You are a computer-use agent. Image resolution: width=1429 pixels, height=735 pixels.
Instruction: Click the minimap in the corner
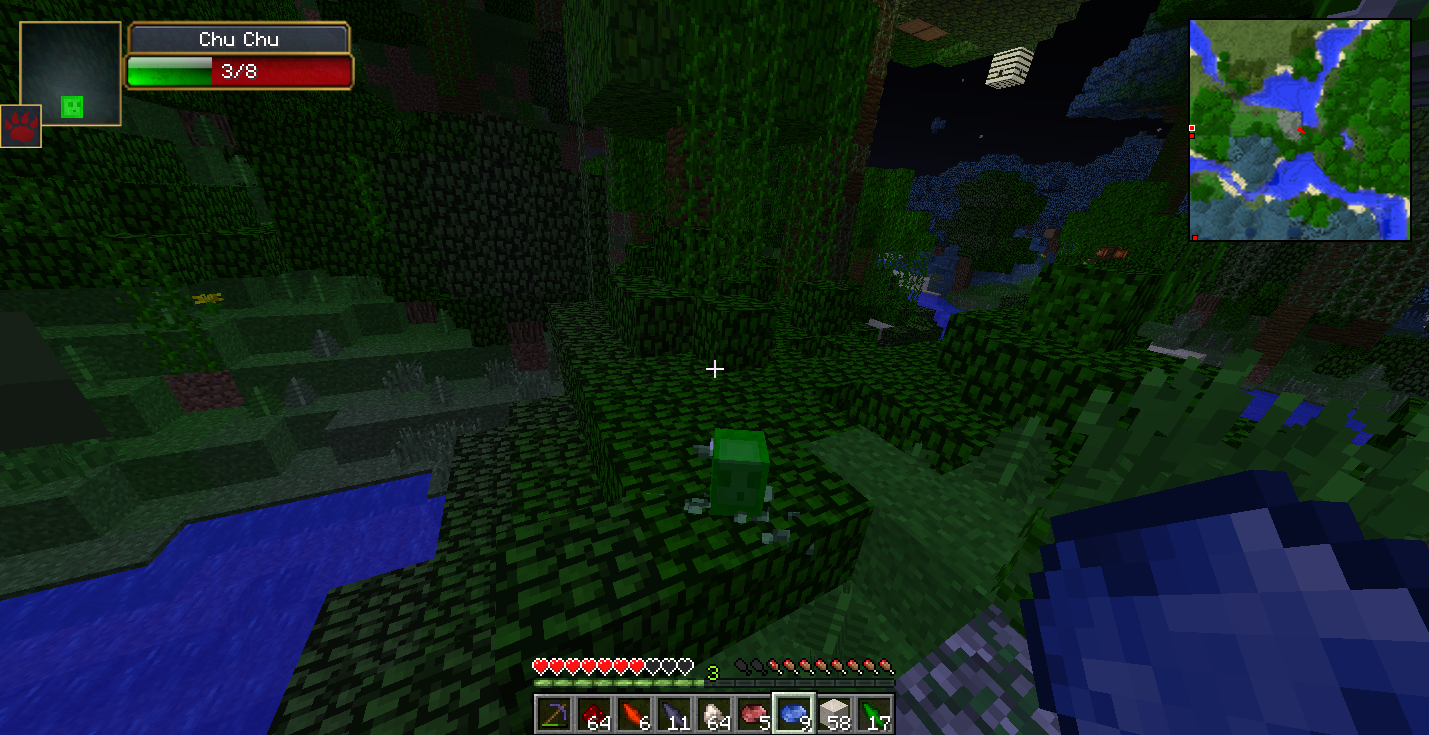[x=1299, y=130]
